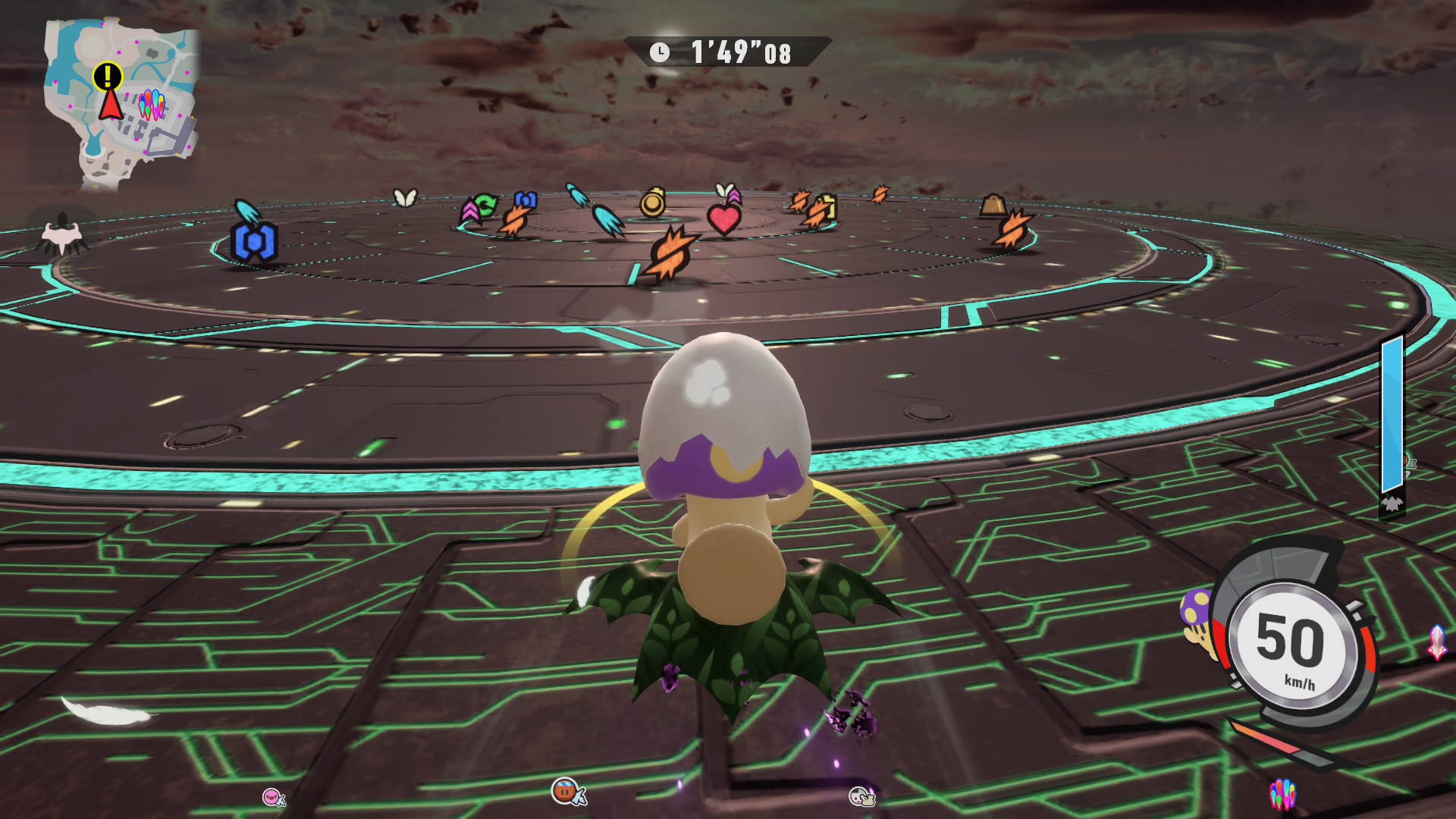Viewport: 1456px width, 819px height.
Task: Click the pink rocket machine indicator
Action: [1437, 642]
